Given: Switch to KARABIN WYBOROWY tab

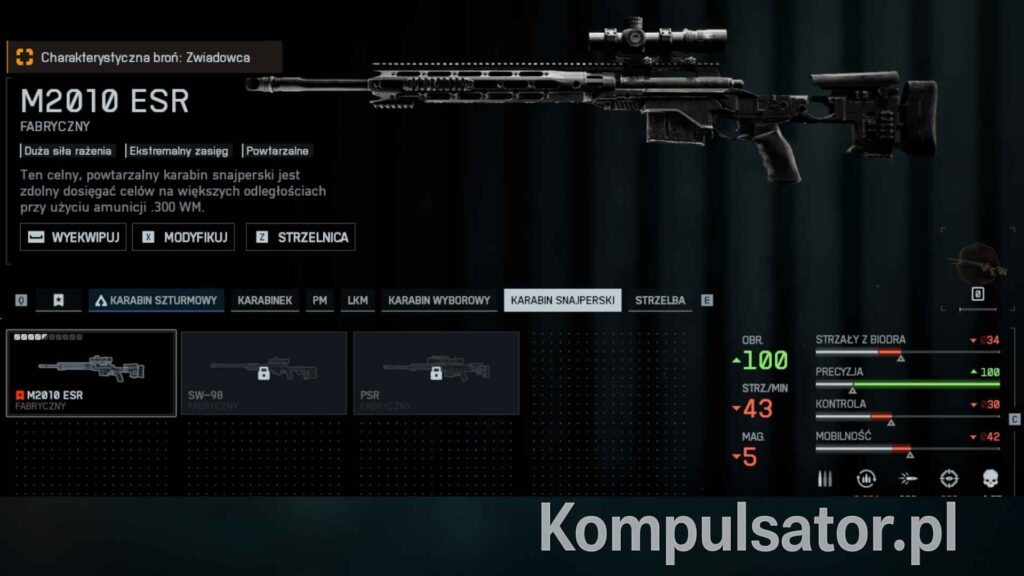Looking at the screenshot, I should pyautogui.click(x=439, y=300).
